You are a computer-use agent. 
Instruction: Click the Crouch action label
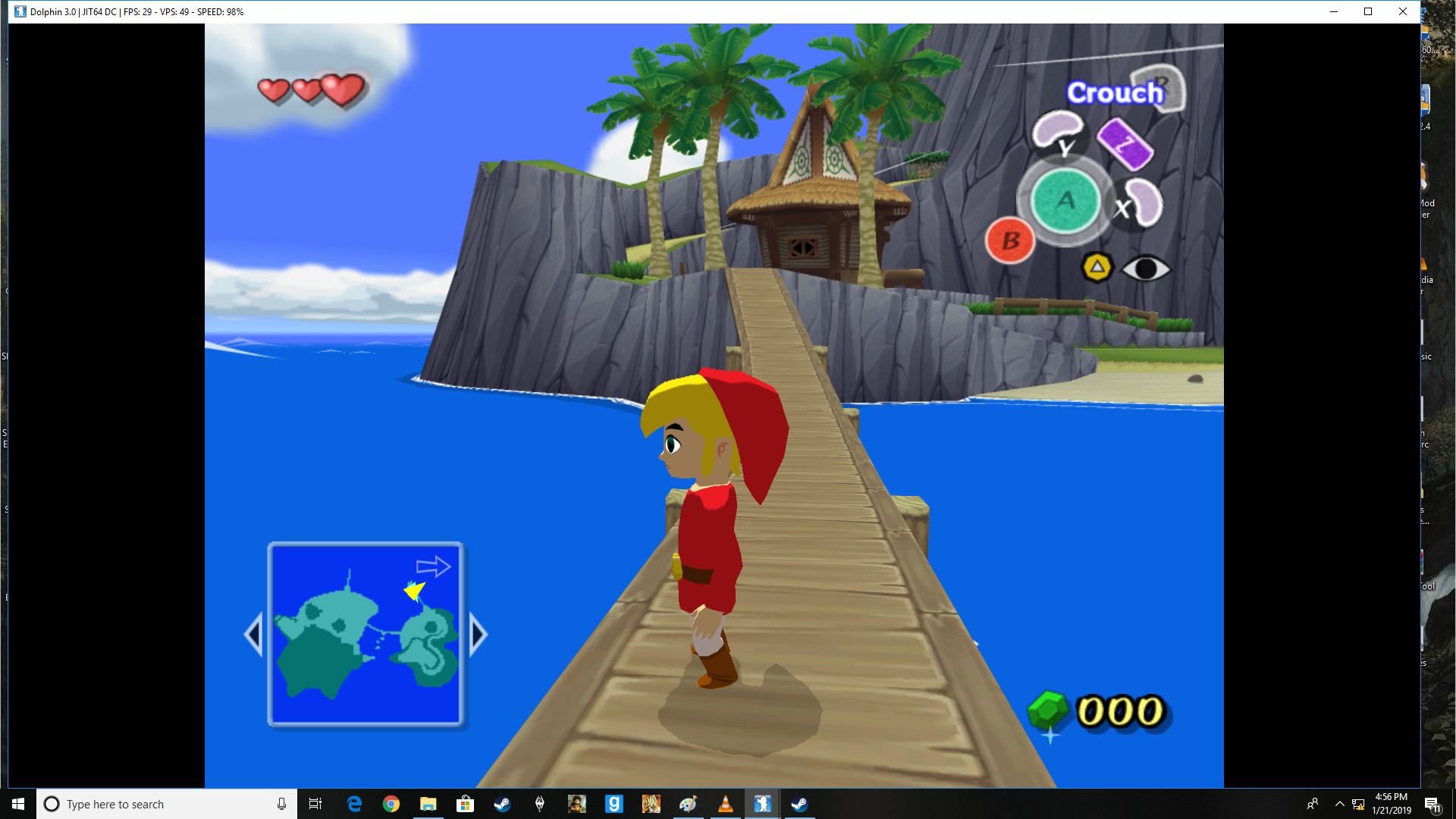(x=1115, y=93)
